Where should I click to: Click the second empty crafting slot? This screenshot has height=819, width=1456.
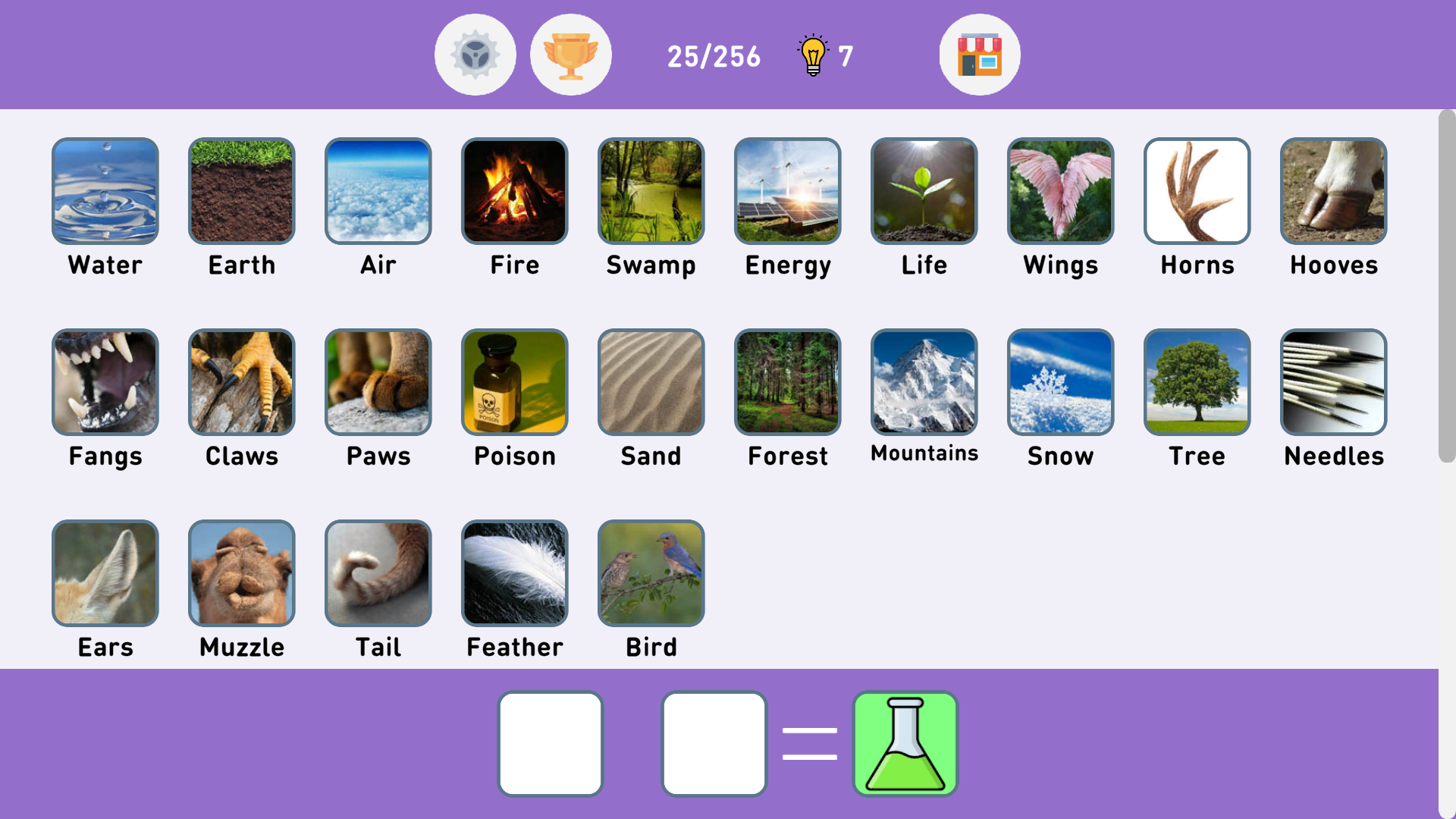714,742
